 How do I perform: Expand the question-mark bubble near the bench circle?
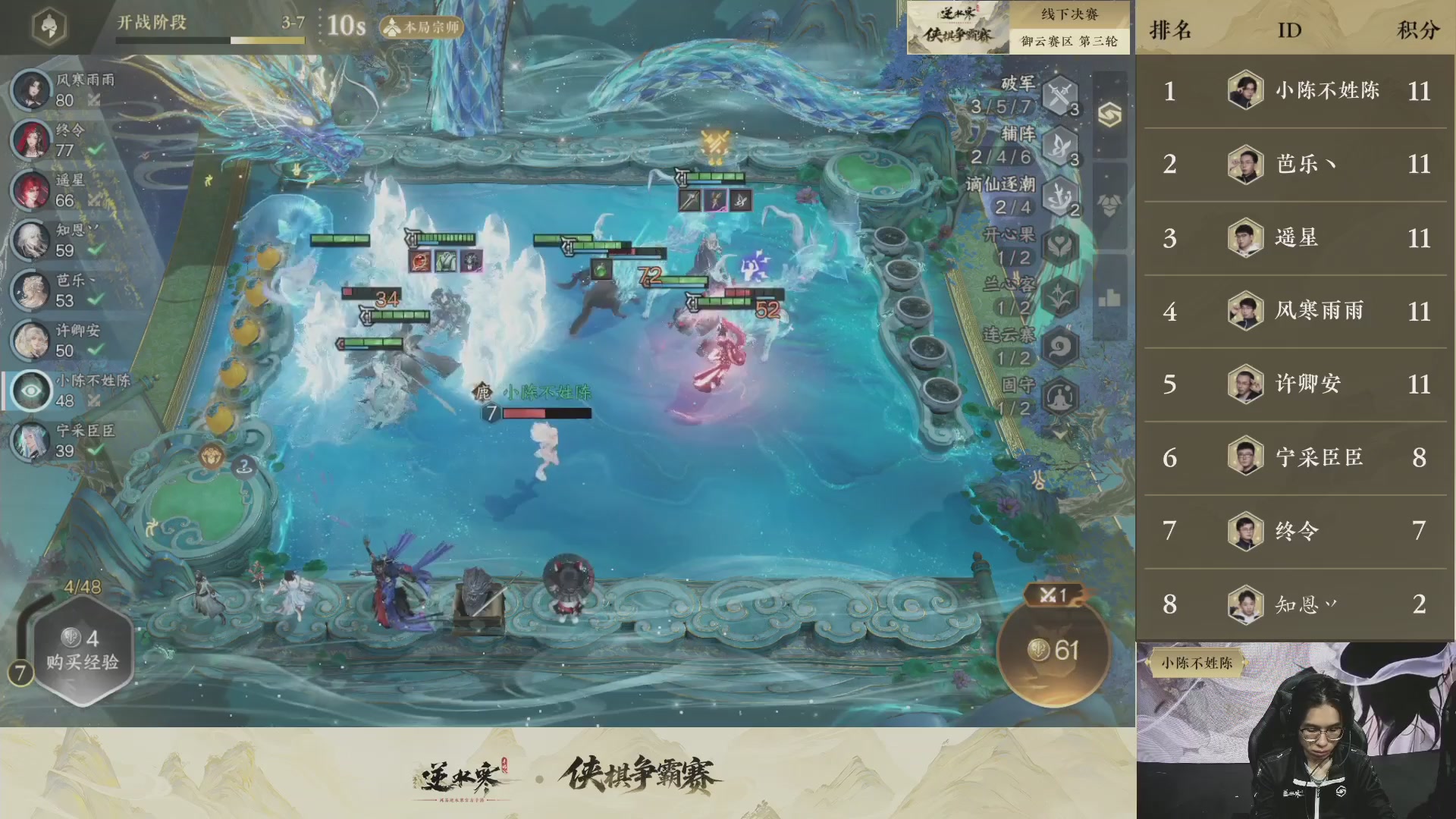click(x=243, y=466)
